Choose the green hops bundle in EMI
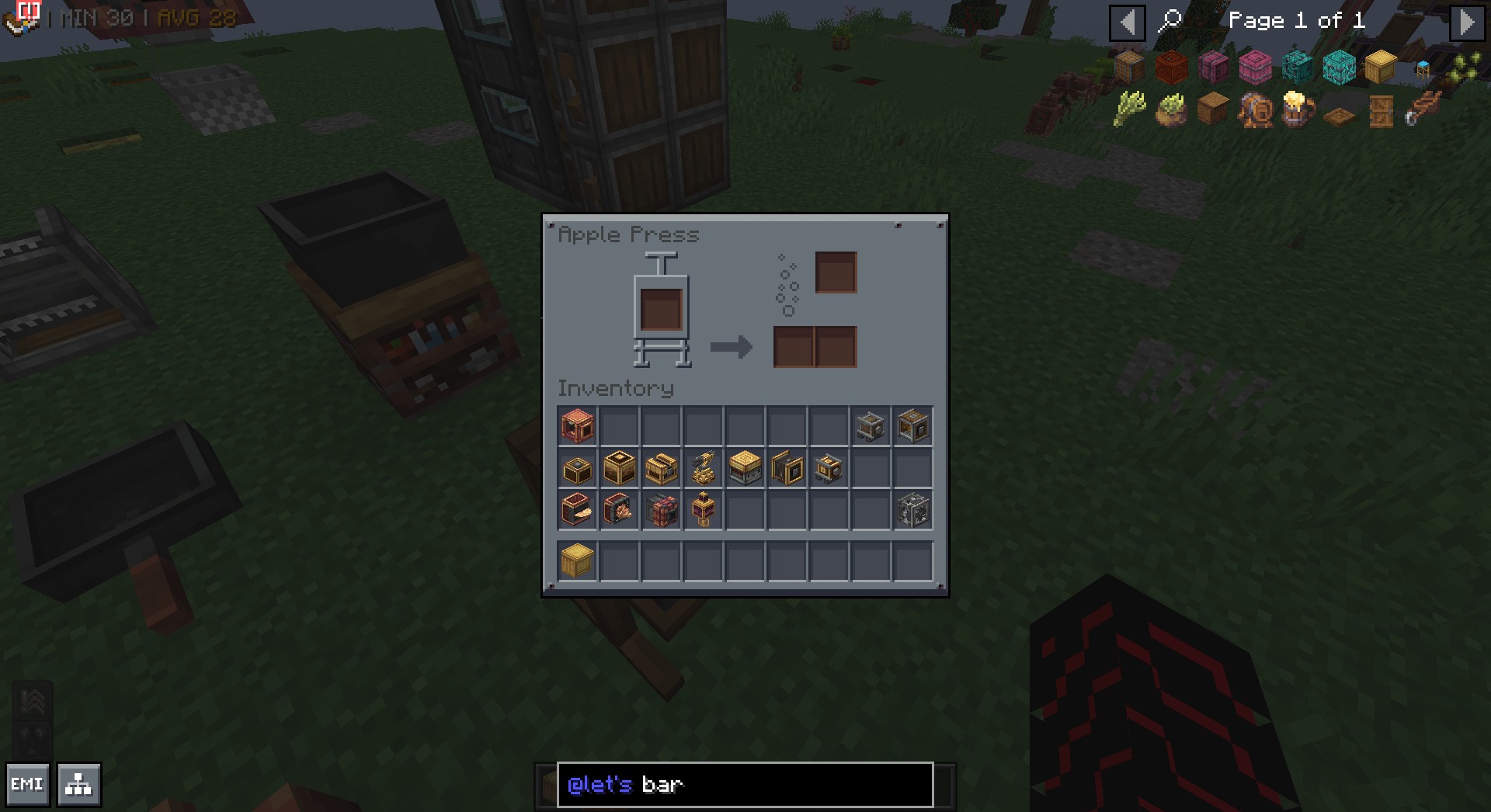This screenshot has height=812, width=1491. pos(1129,109)
